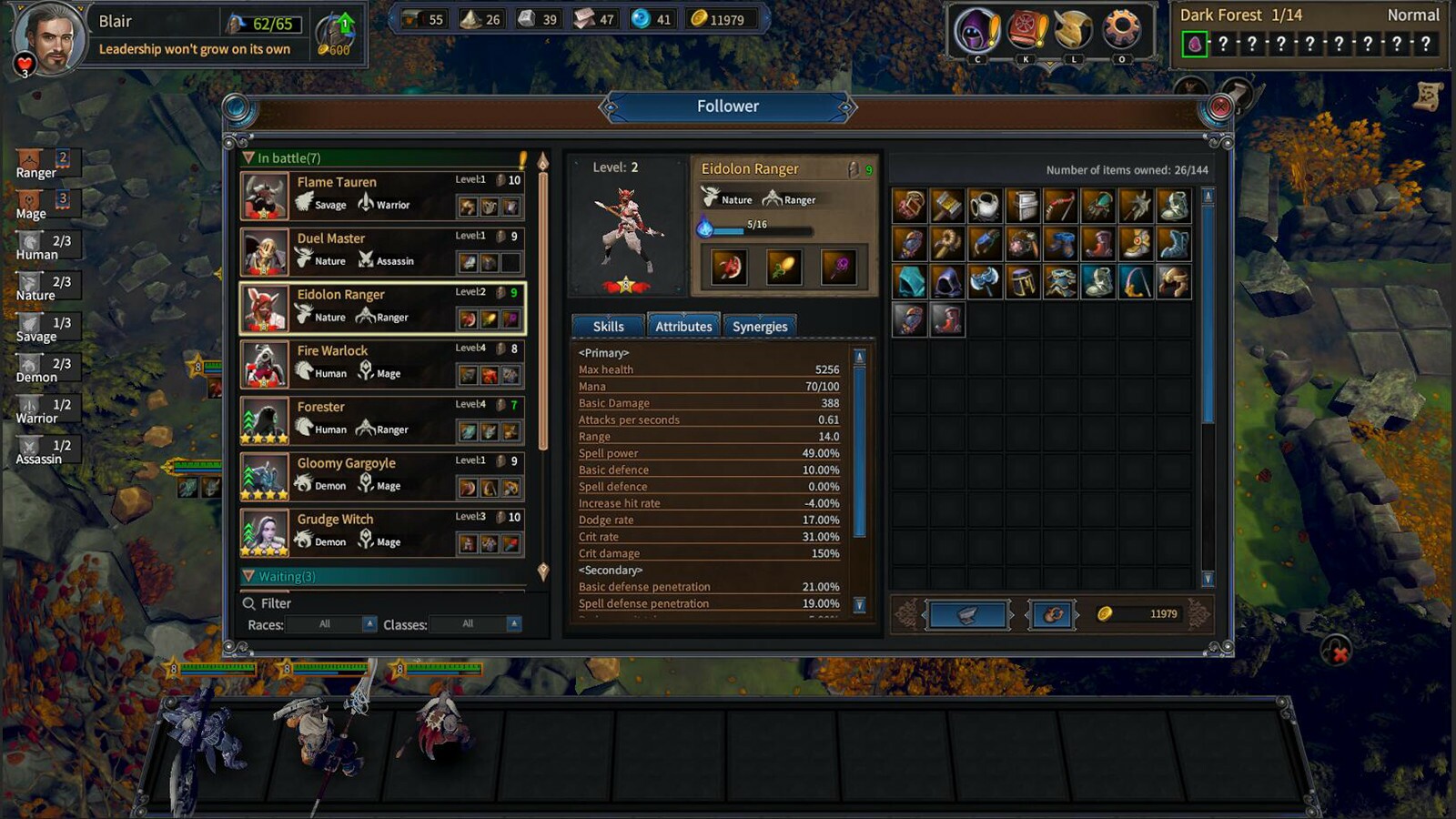
Task: Select the anvil crafting icon below the inventory
Action: 970,613
